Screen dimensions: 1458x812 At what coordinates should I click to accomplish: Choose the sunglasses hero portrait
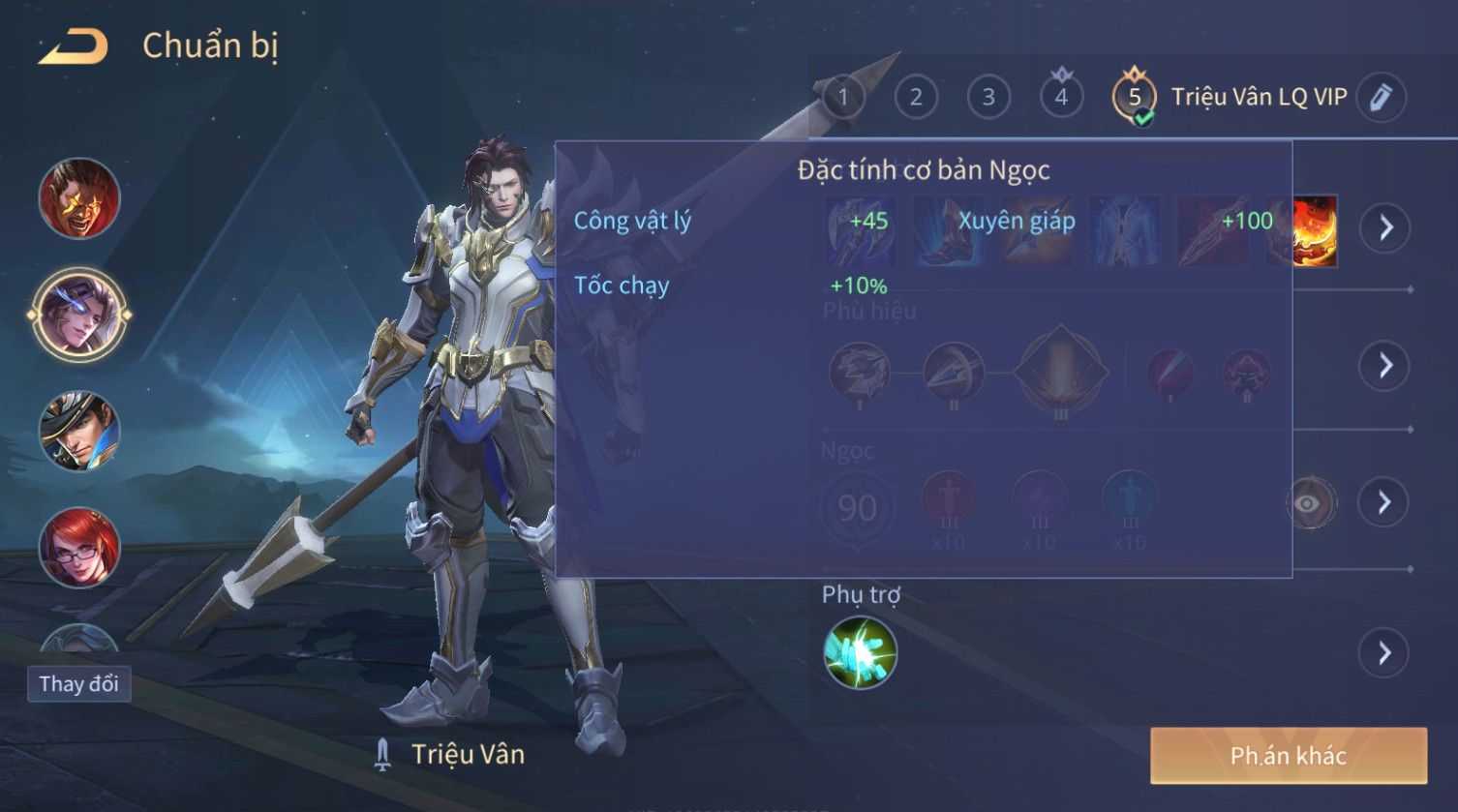click(x=79, y=198)
